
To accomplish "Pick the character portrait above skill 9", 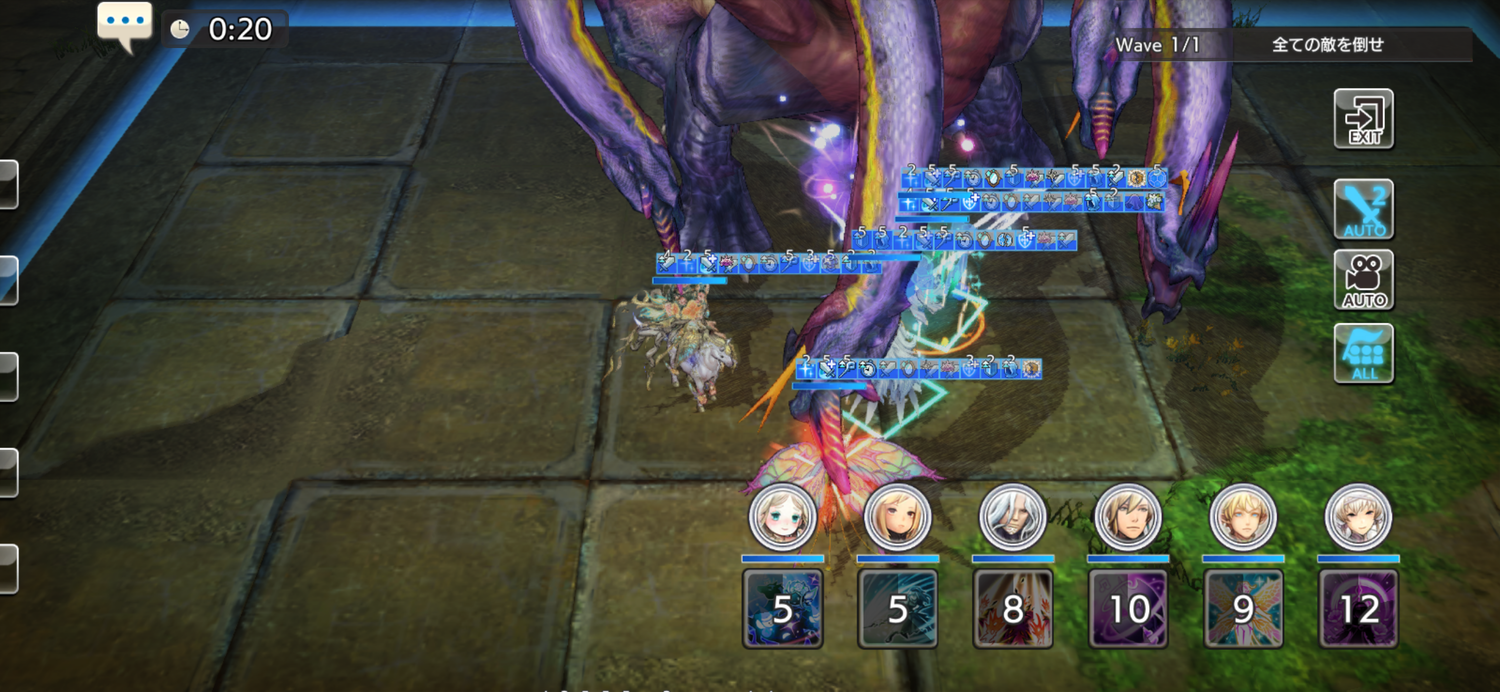I will [x=1243, y=518].
